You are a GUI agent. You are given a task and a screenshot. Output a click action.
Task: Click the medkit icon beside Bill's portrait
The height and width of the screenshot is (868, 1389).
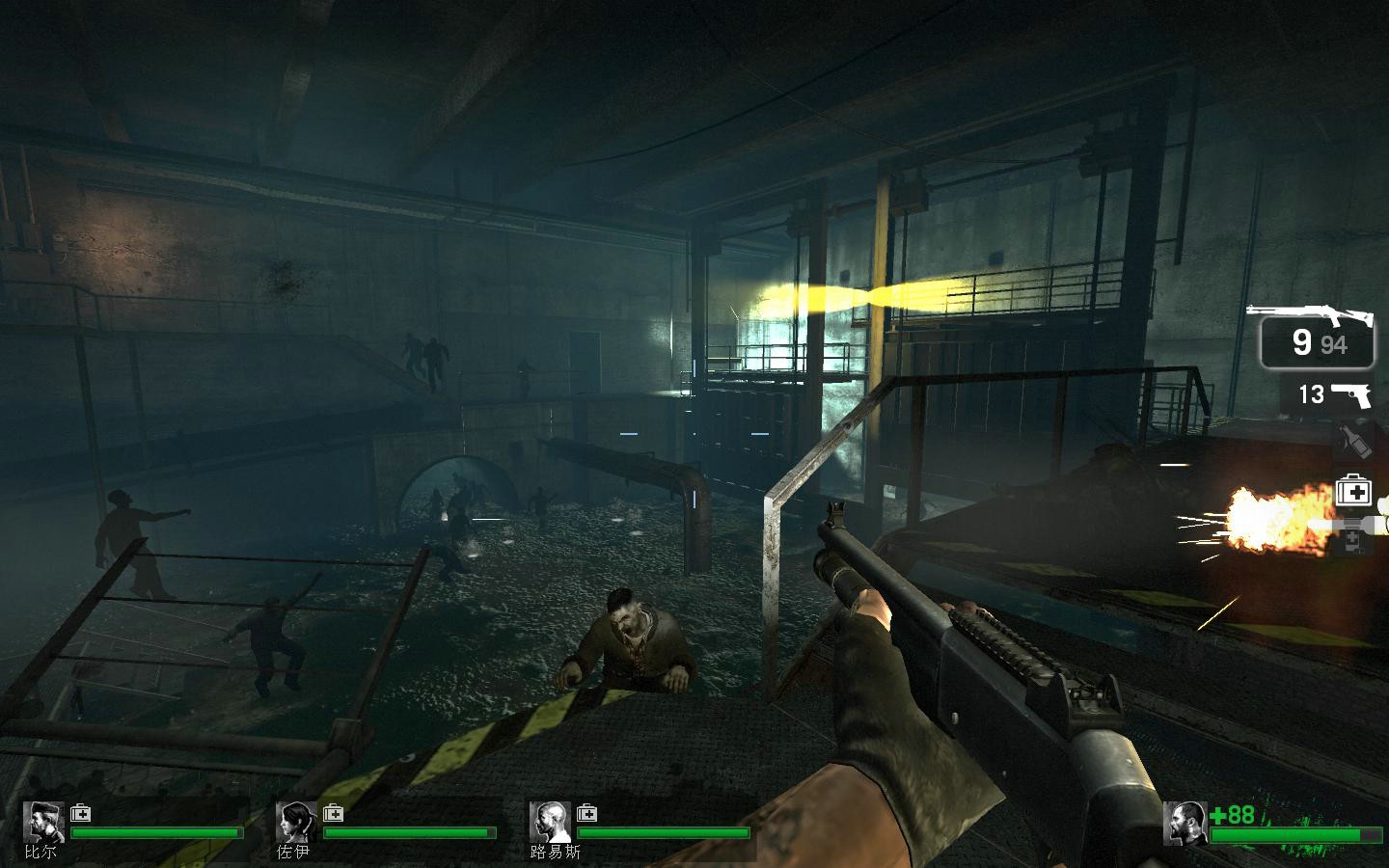coord(80,813)
